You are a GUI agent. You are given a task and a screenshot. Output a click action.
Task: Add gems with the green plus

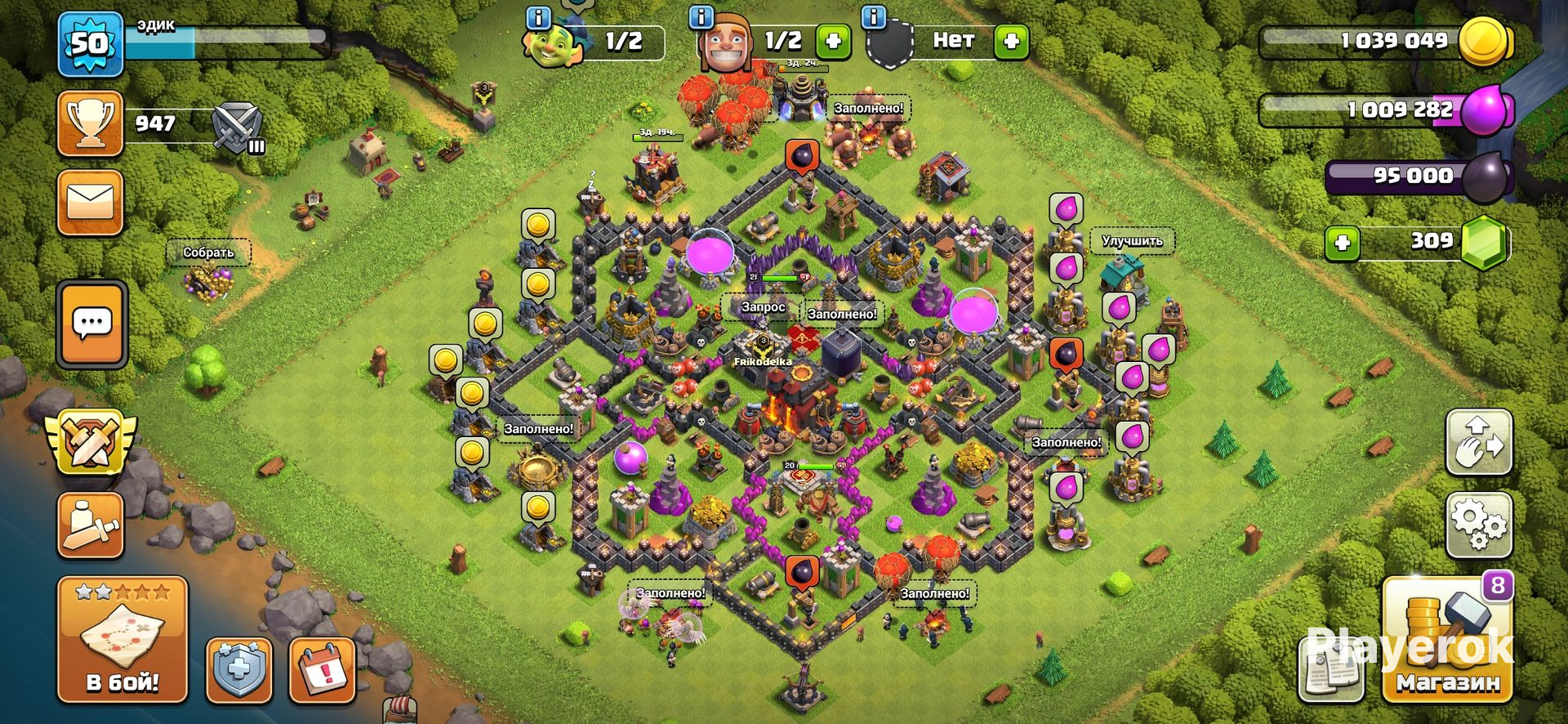click(1342, 243)
